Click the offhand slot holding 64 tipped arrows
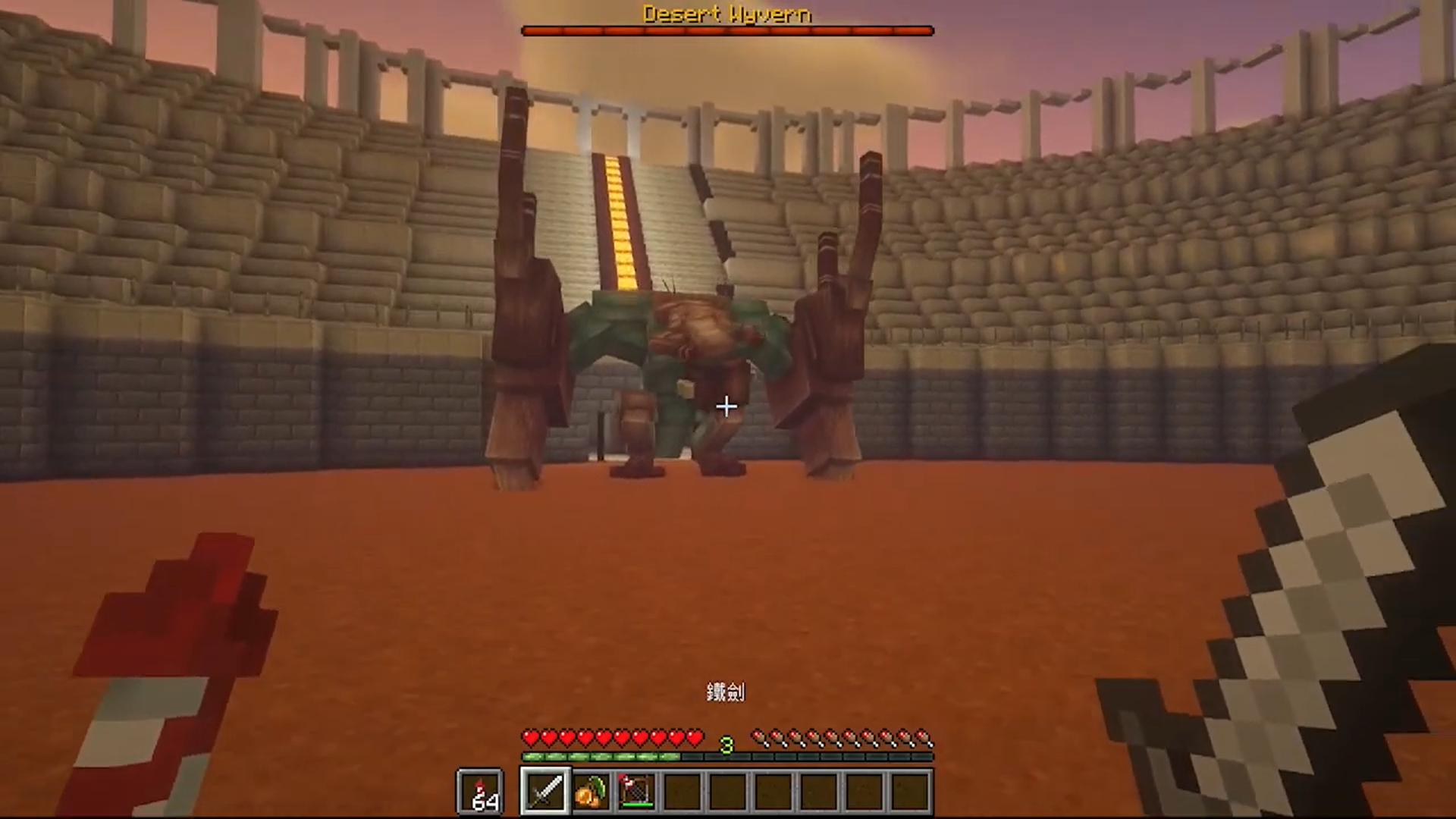This screenshot has width=1456, height=819. (480, 791)
